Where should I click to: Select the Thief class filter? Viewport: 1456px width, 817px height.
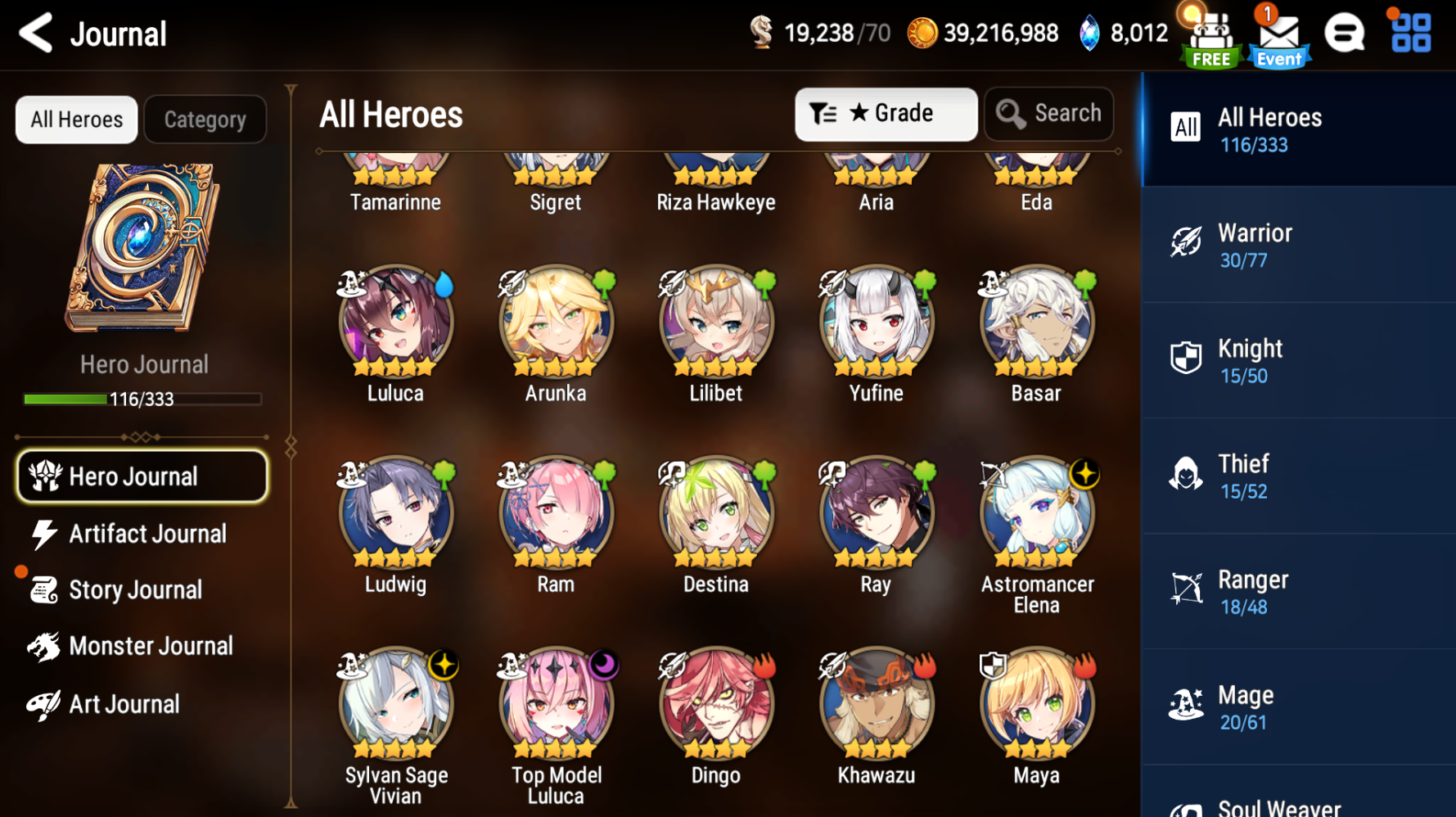click(1296, 476)
